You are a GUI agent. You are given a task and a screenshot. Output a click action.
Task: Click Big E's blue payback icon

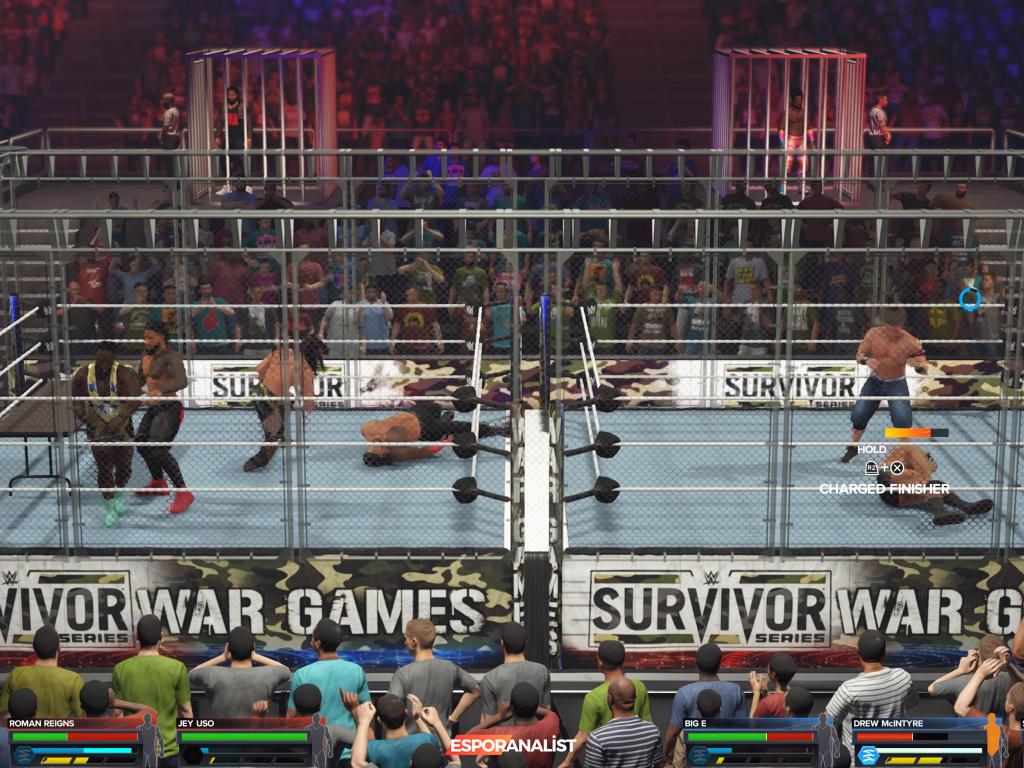699,755
